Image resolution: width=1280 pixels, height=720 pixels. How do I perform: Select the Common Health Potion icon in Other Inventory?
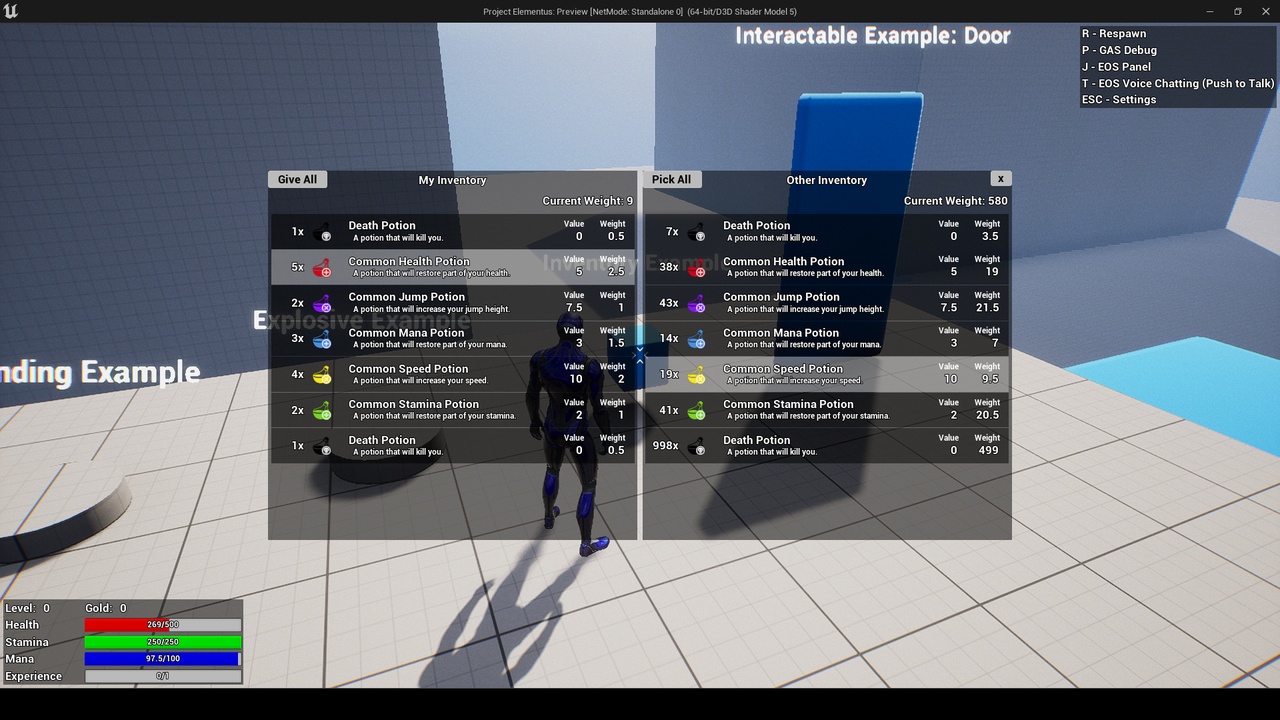point(697,267)
